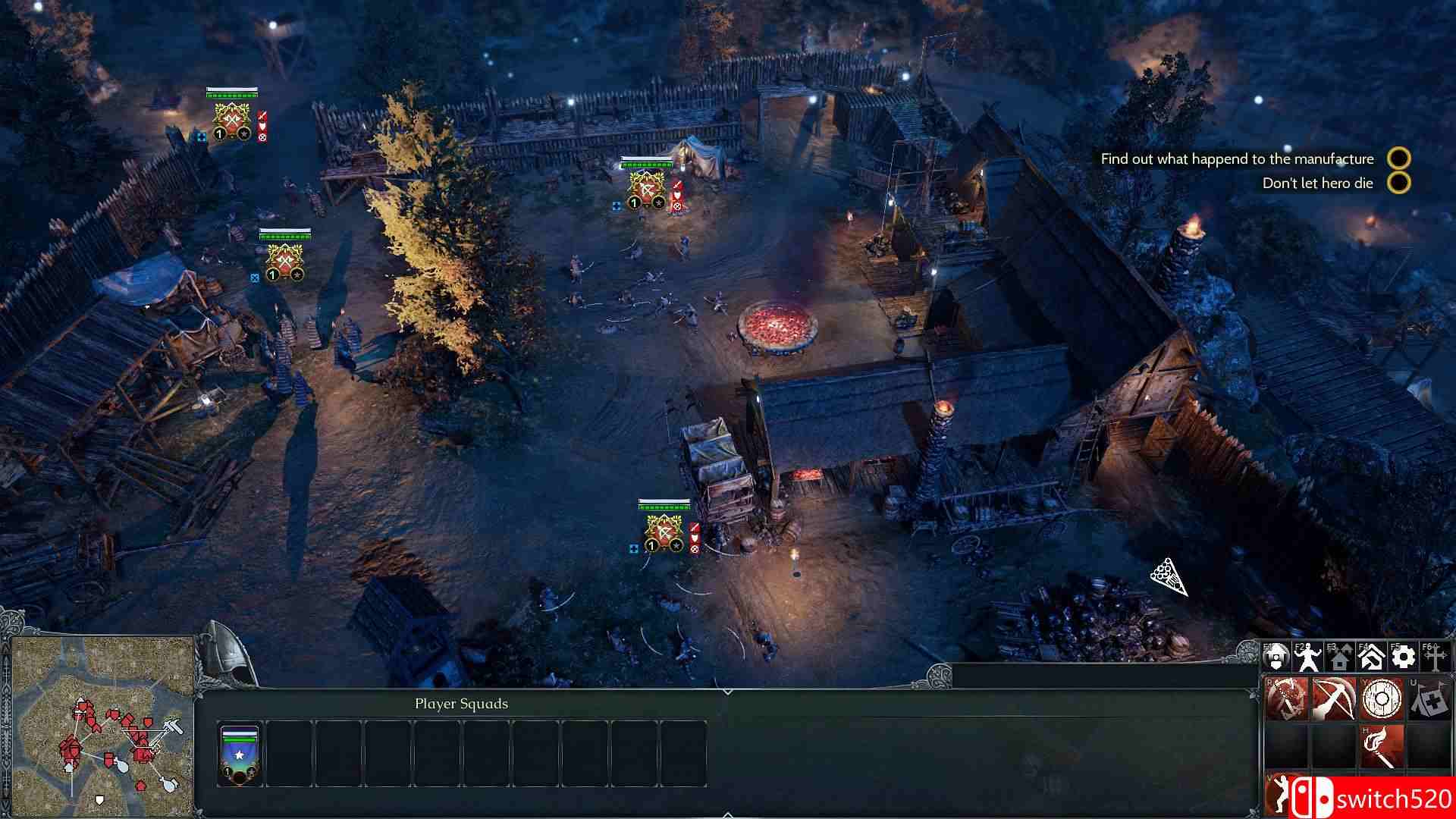Toggle the 'Don't let hero die' objective marker
Image resolution: width=1456 pixels, height=819 pixels.
(x=1399, y=184)
